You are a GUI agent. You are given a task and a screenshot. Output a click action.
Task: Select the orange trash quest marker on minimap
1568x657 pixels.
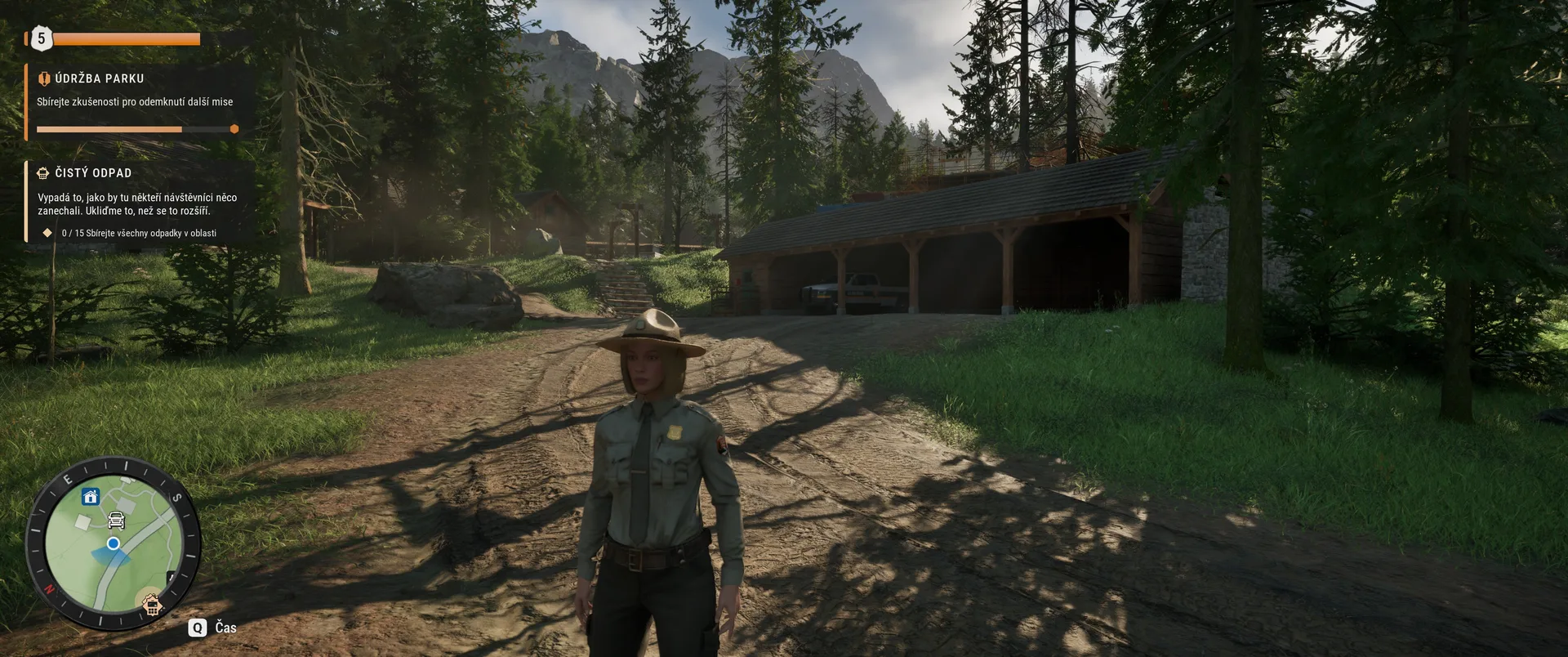coord(151,606)
